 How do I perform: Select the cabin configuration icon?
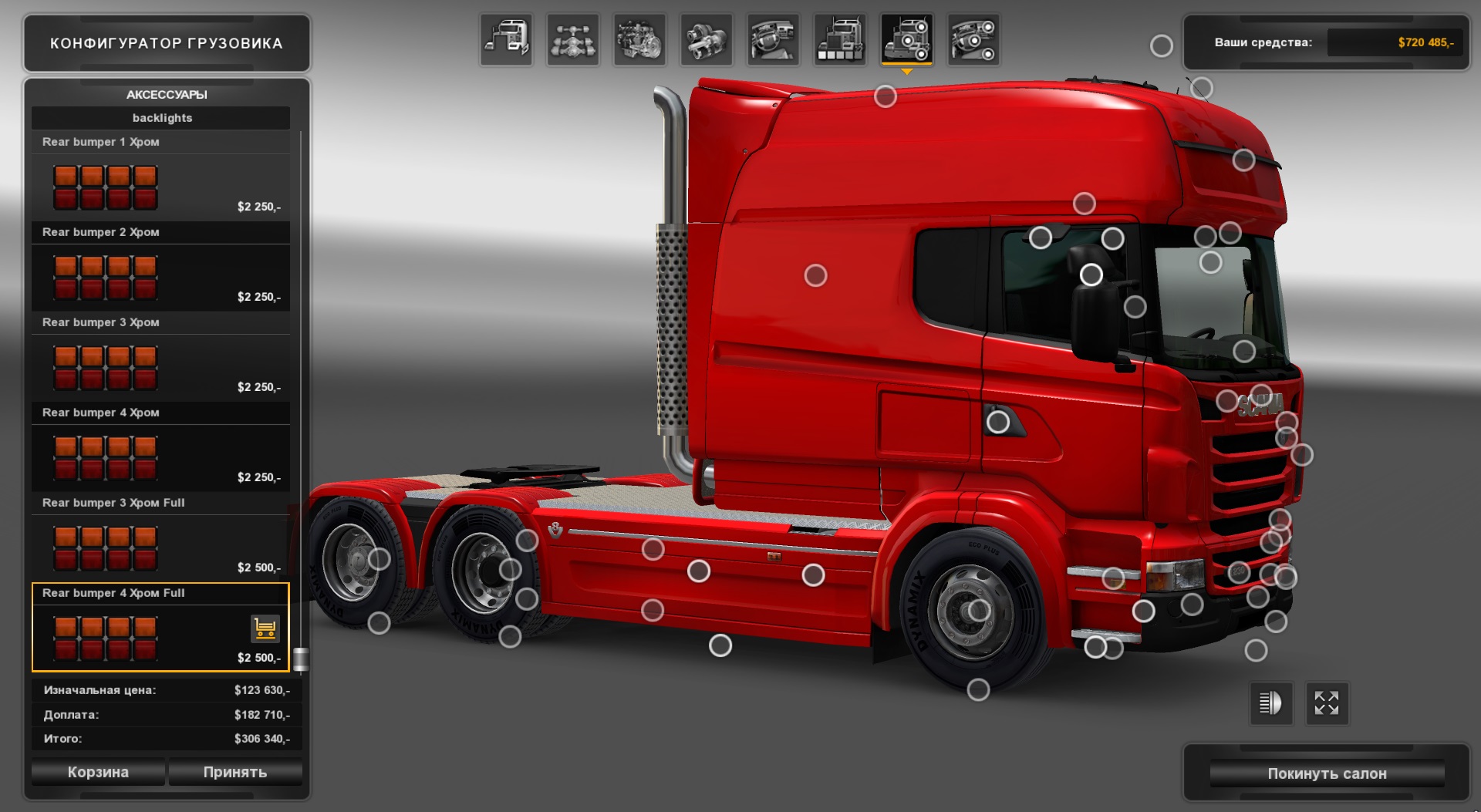pos(507,40)
